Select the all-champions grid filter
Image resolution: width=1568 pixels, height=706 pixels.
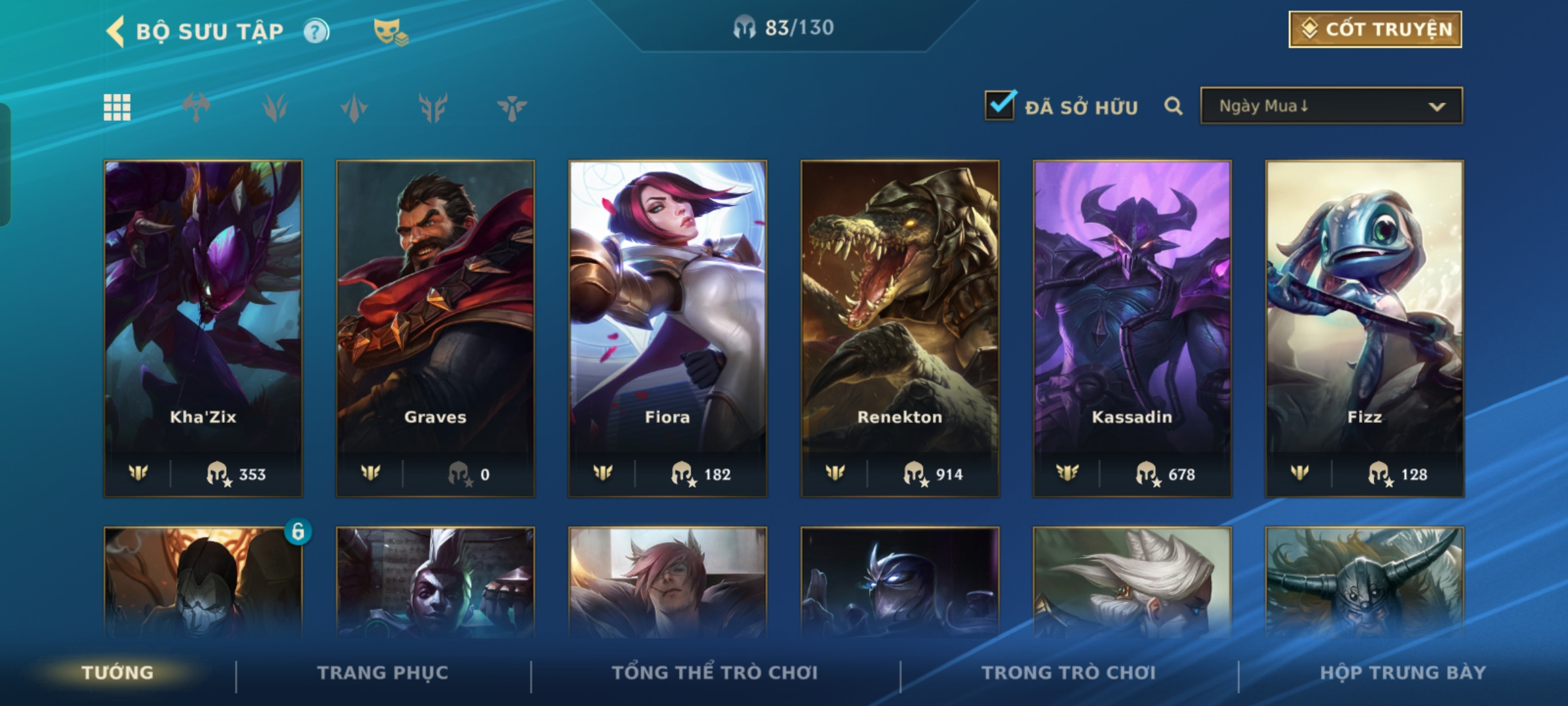tap(117, 108)
